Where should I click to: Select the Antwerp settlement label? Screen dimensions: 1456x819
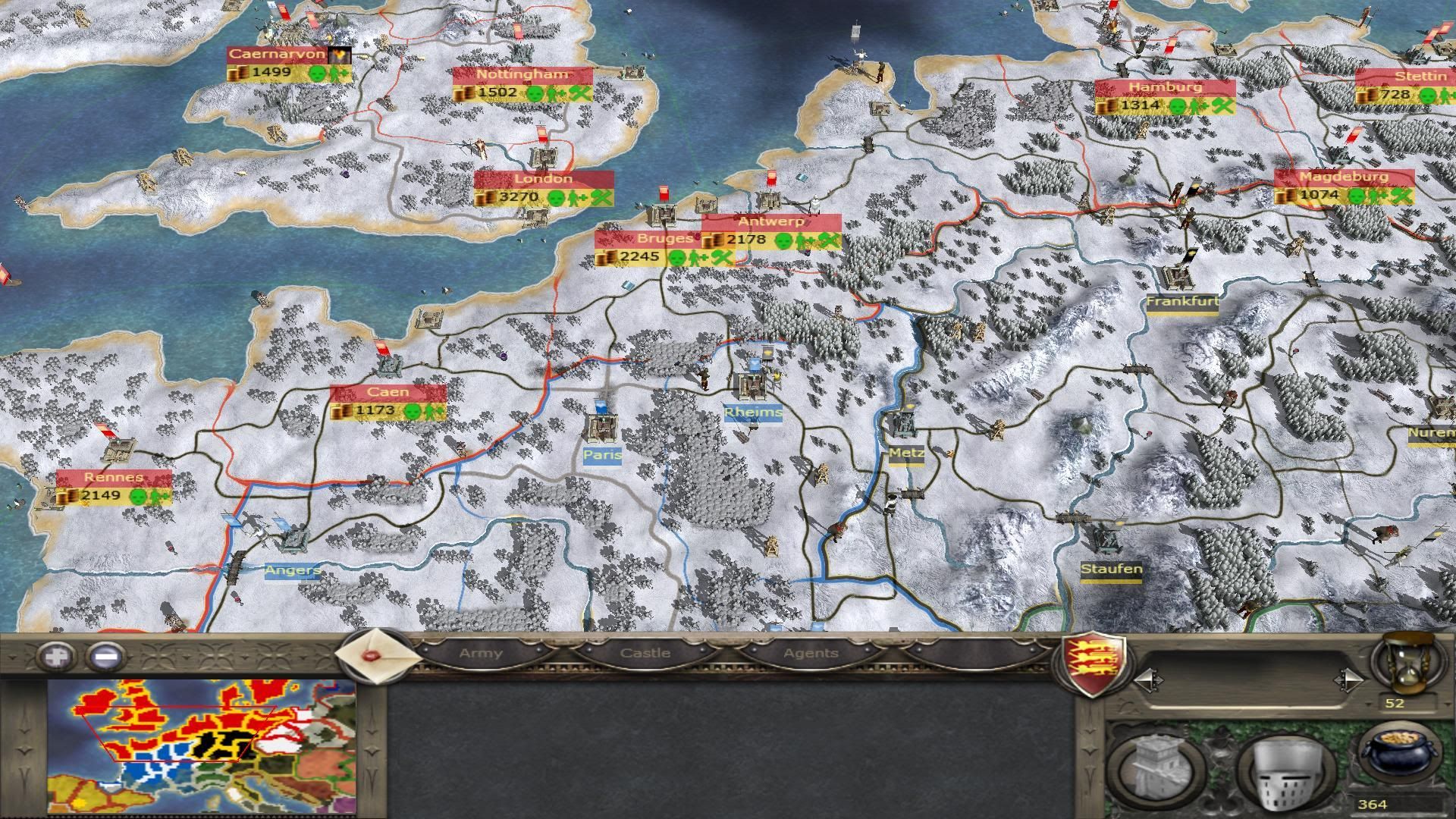coord(770,222)
